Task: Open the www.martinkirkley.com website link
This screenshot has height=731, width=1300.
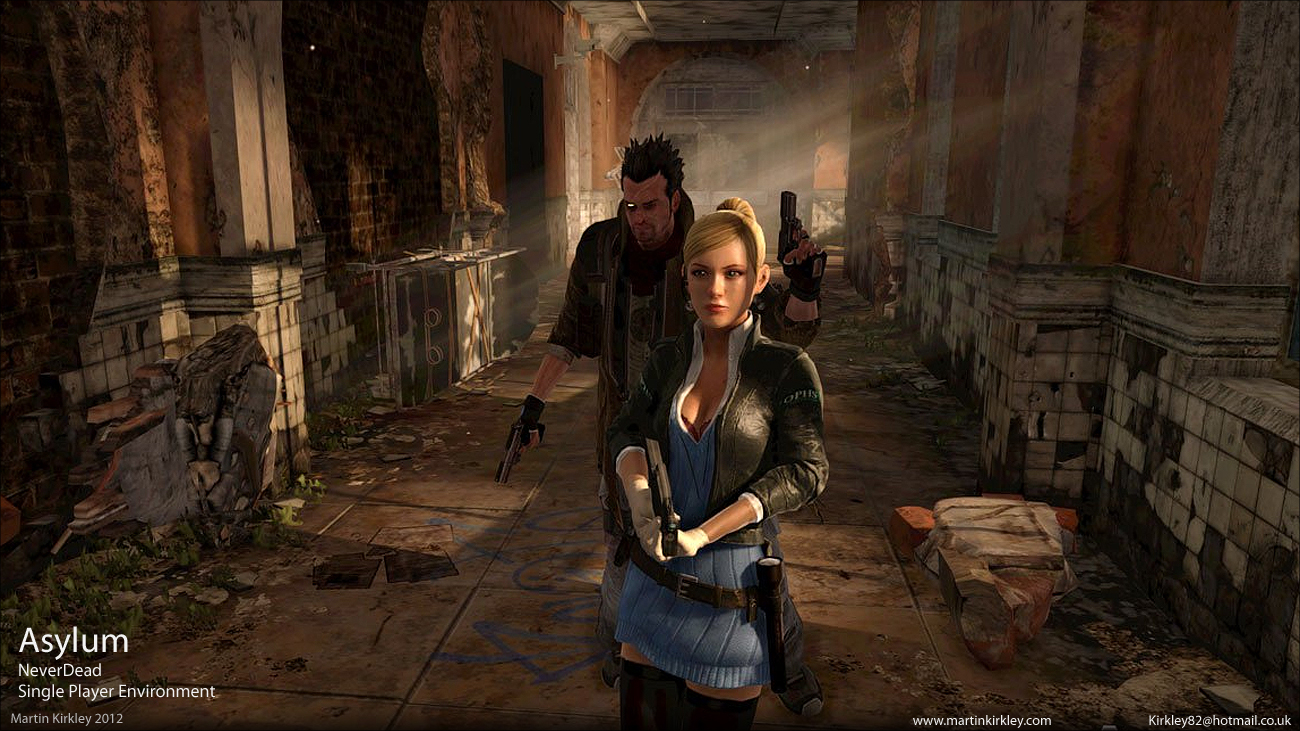Action: pos(981,720)
